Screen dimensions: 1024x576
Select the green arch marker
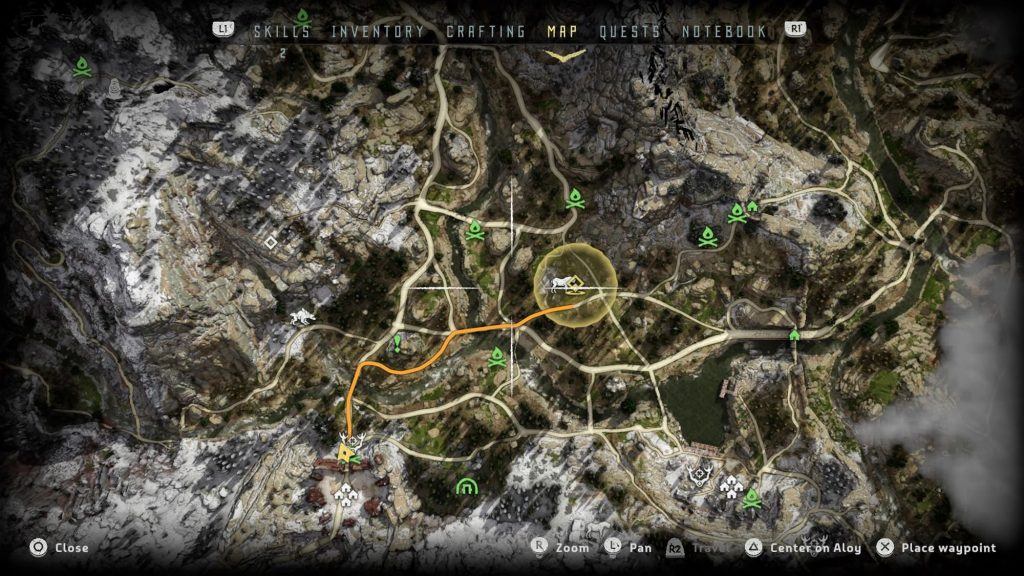(x=466, y=487)
